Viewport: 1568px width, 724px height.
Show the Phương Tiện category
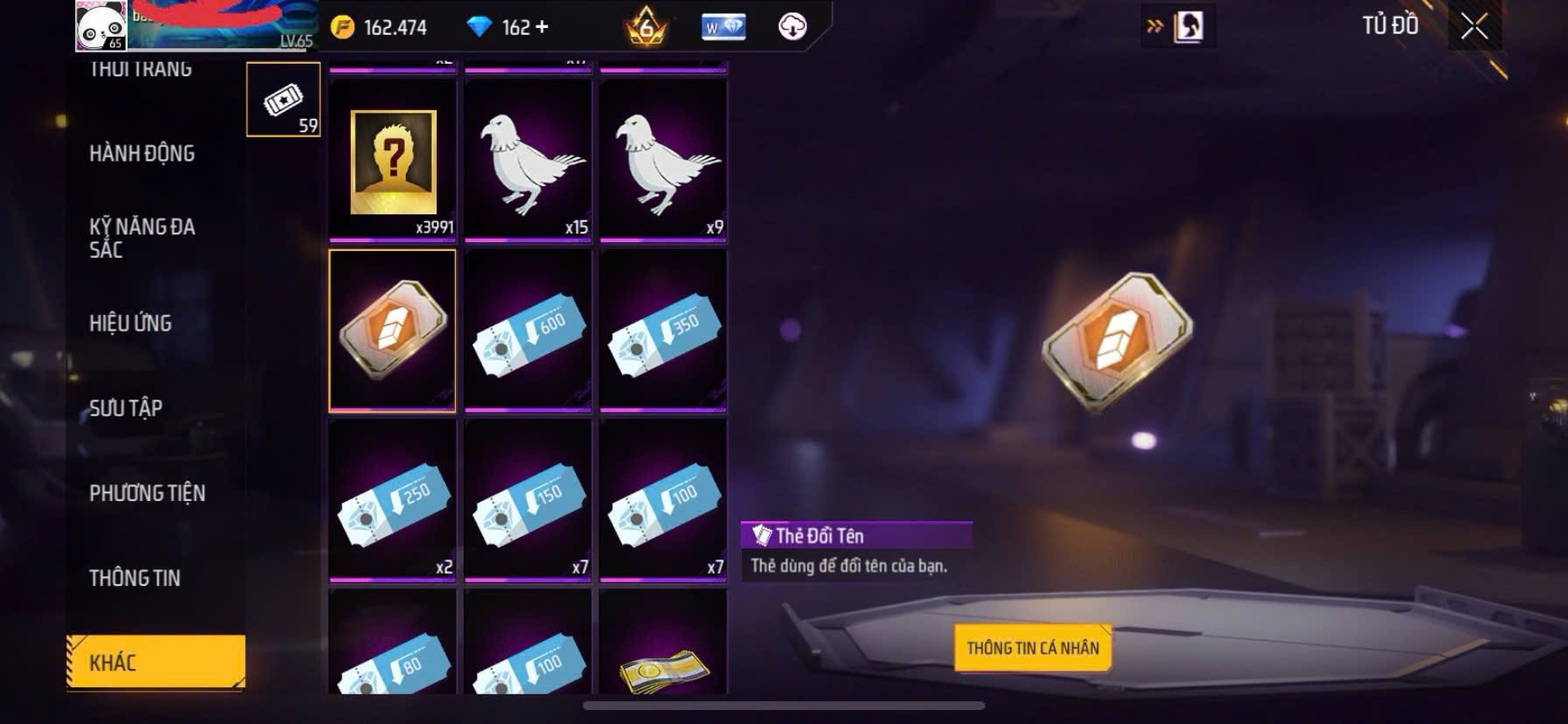tap(147, 493)
